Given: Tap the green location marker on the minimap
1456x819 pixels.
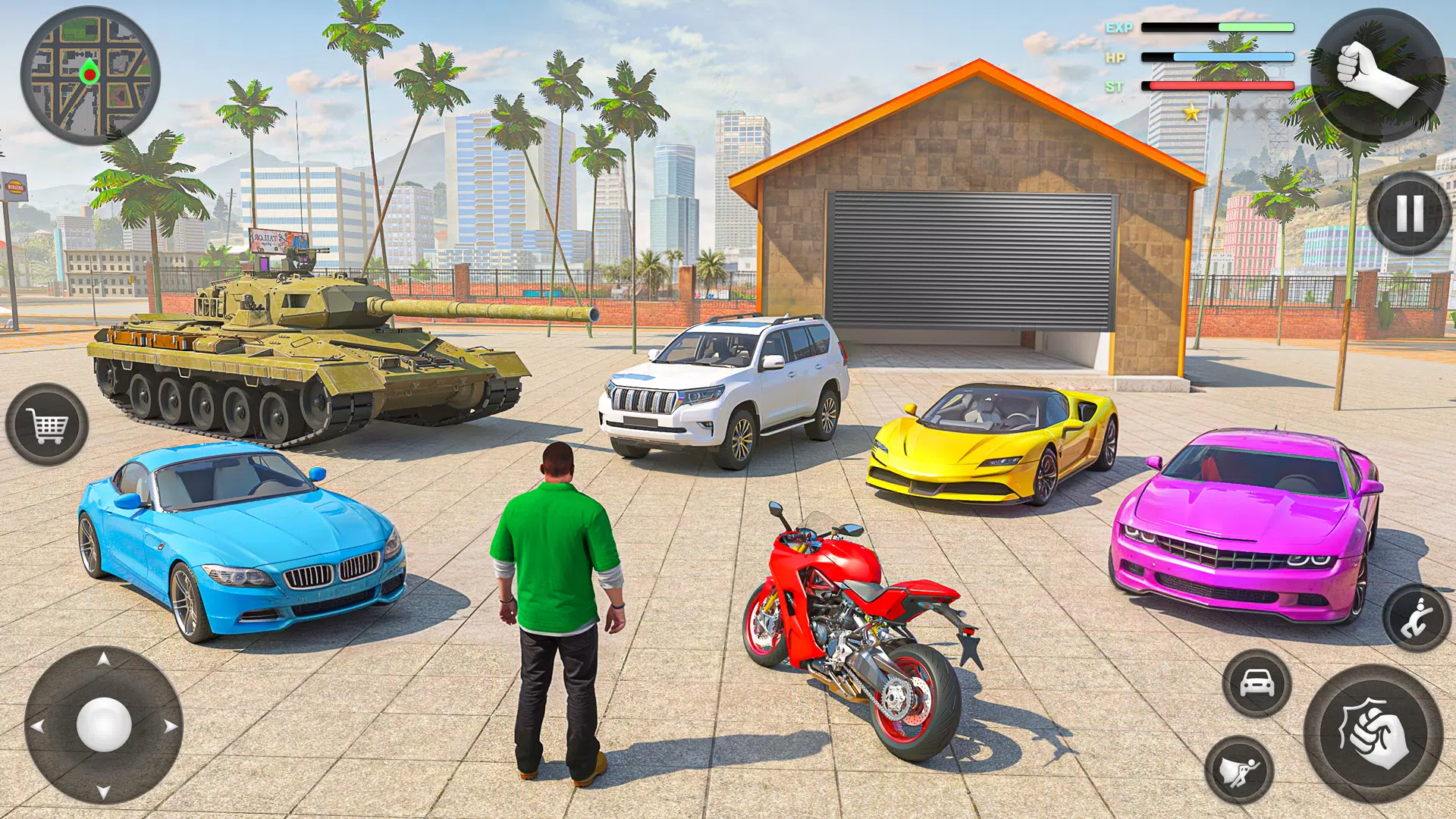Looking at the screenshot, I should pyautogui.click(x=91, y=74).
